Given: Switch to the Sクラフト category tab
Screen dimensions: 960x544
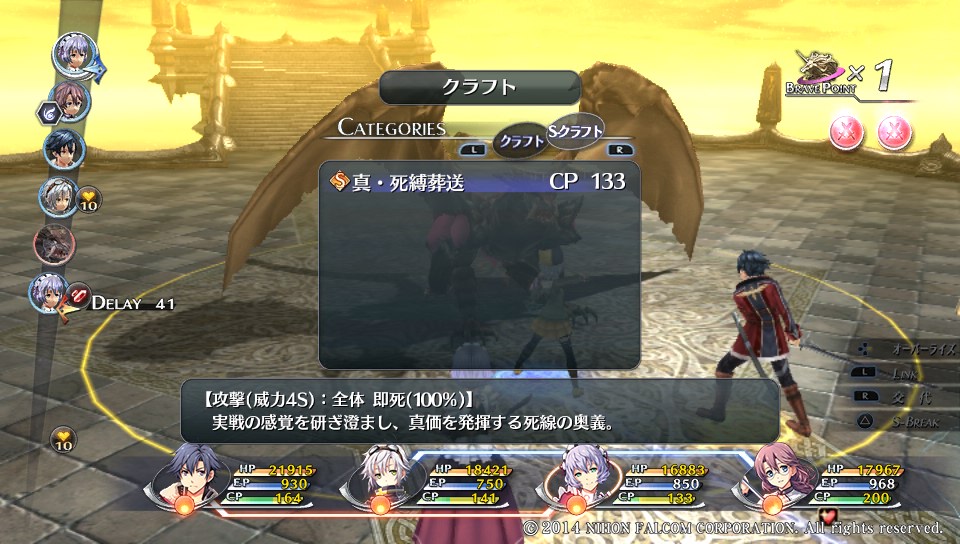Looking at the screenshot, I should [576, 132].
